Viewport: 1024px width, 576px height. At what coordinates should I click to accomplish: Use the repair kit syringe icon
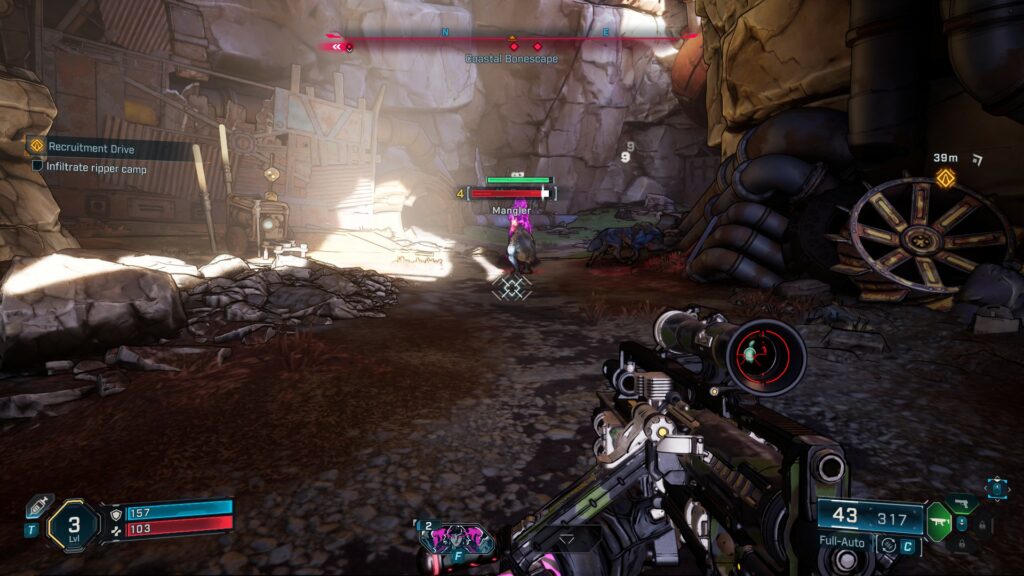[38, 505]
